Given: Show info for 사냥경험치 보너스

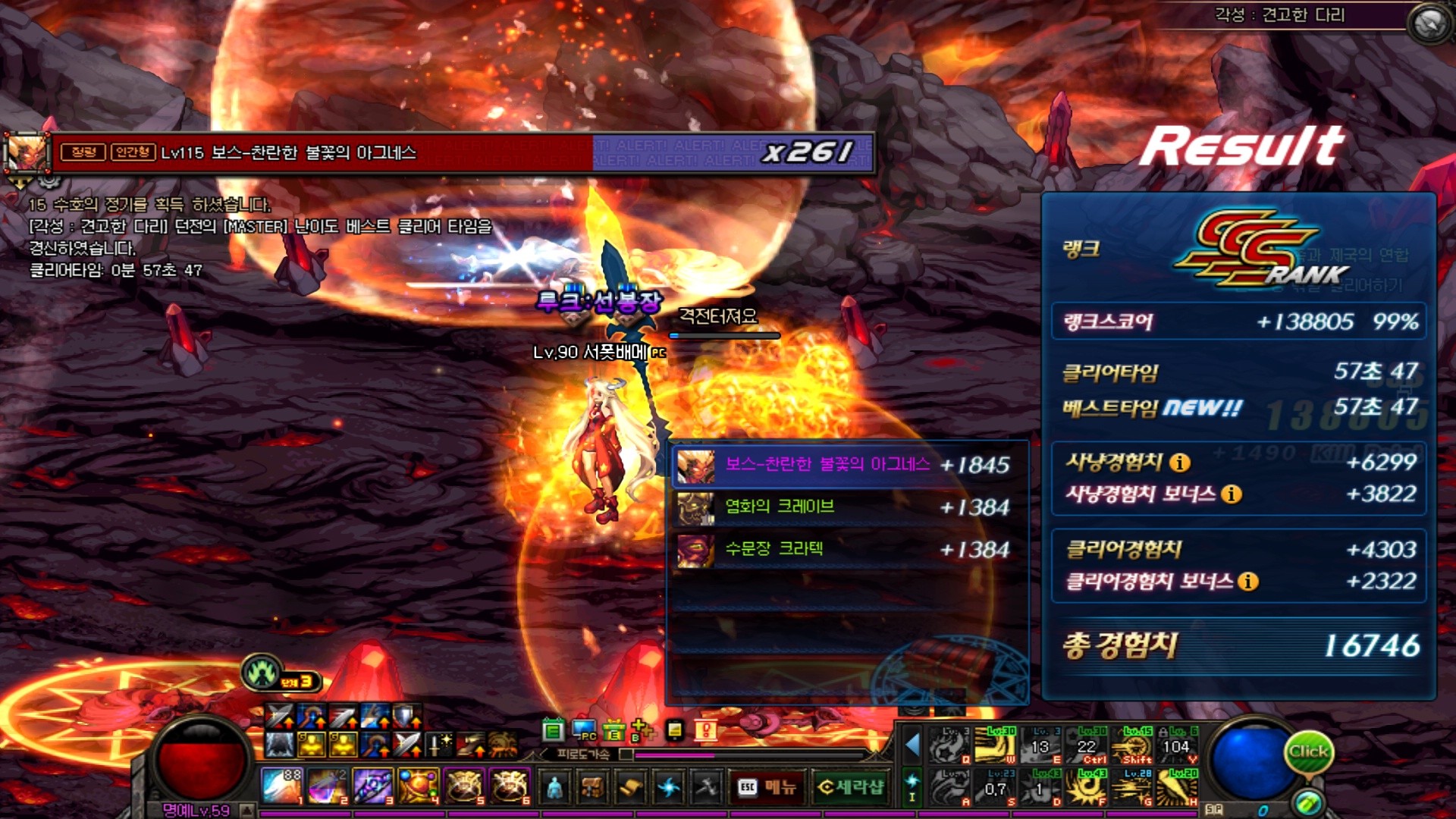Looking at the screenshot, I should [x=1232, y=494].
